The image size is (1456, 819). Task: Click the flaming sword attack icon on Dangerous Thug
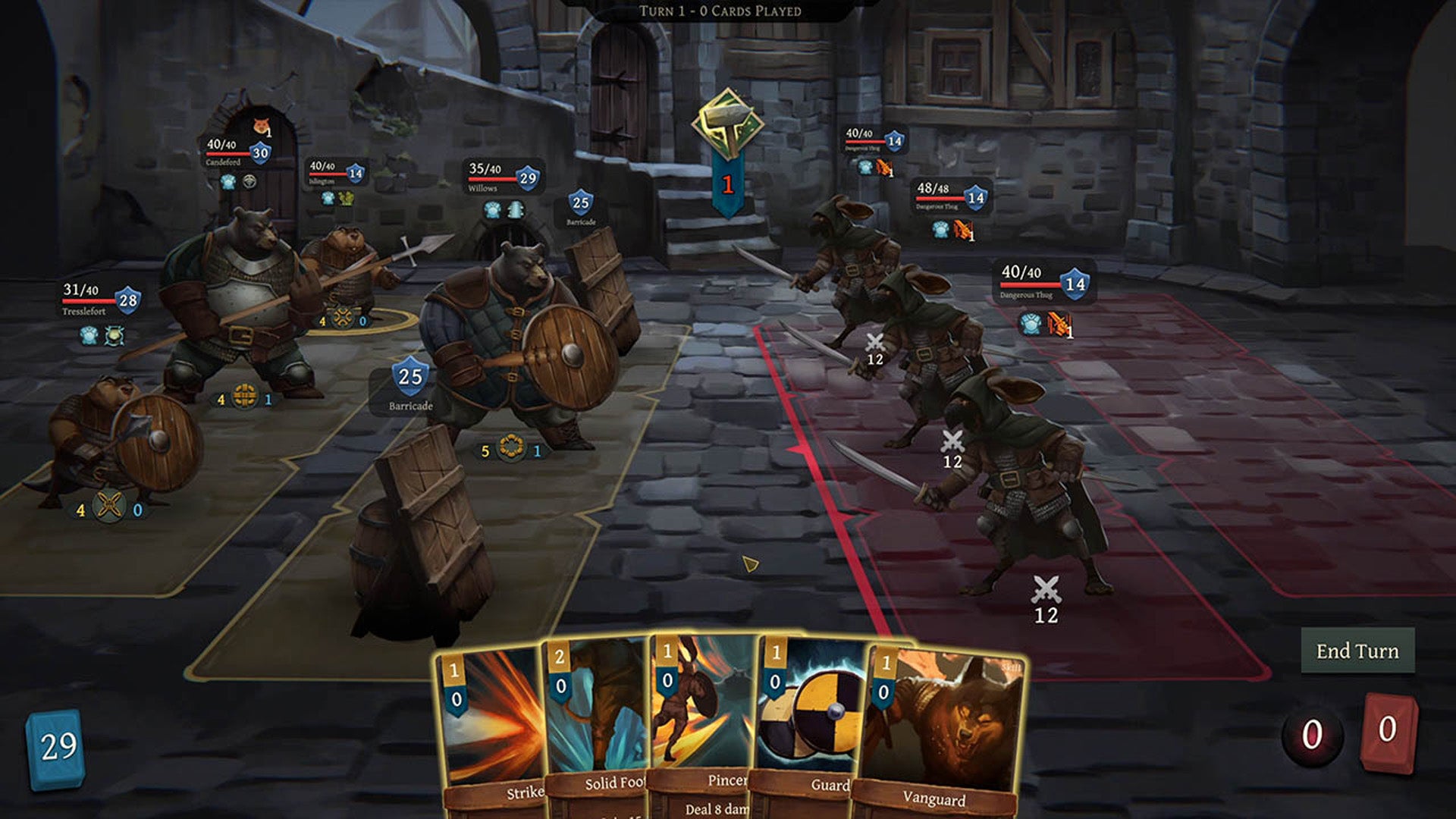pos(883,168)
